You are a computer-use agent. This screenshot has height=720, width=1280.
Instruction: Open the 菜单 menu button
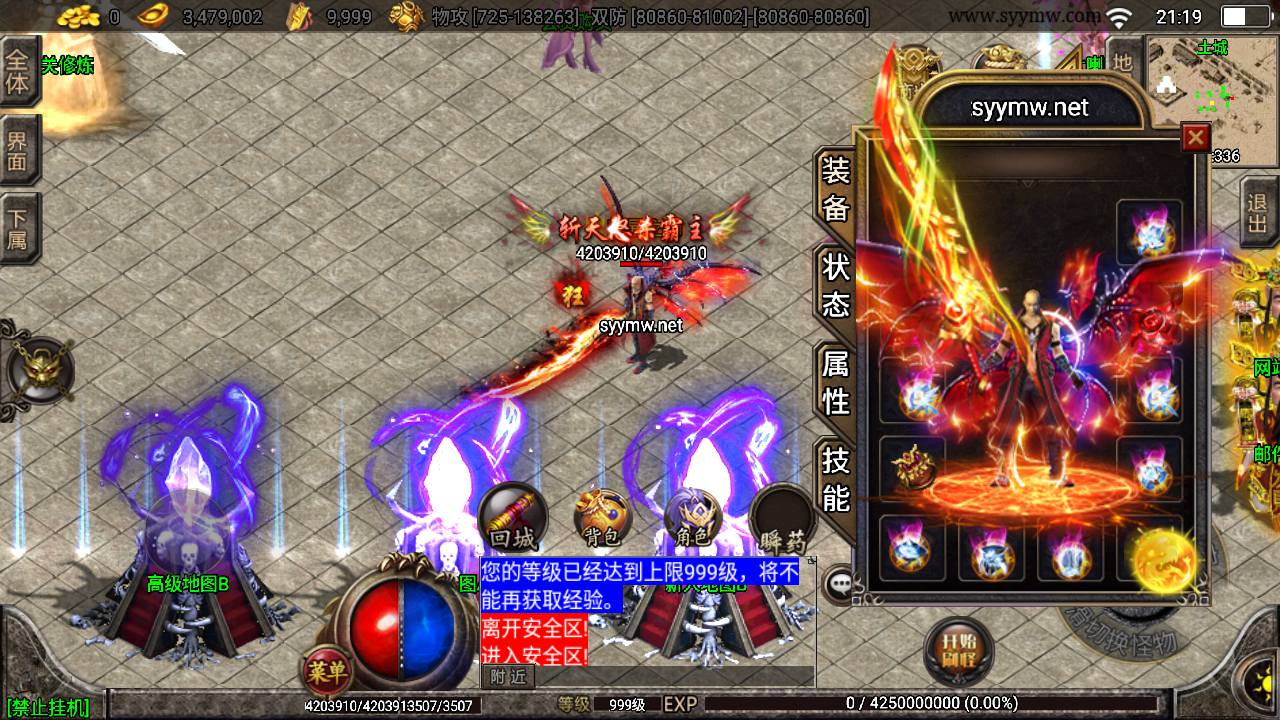(x=326, y=671)
